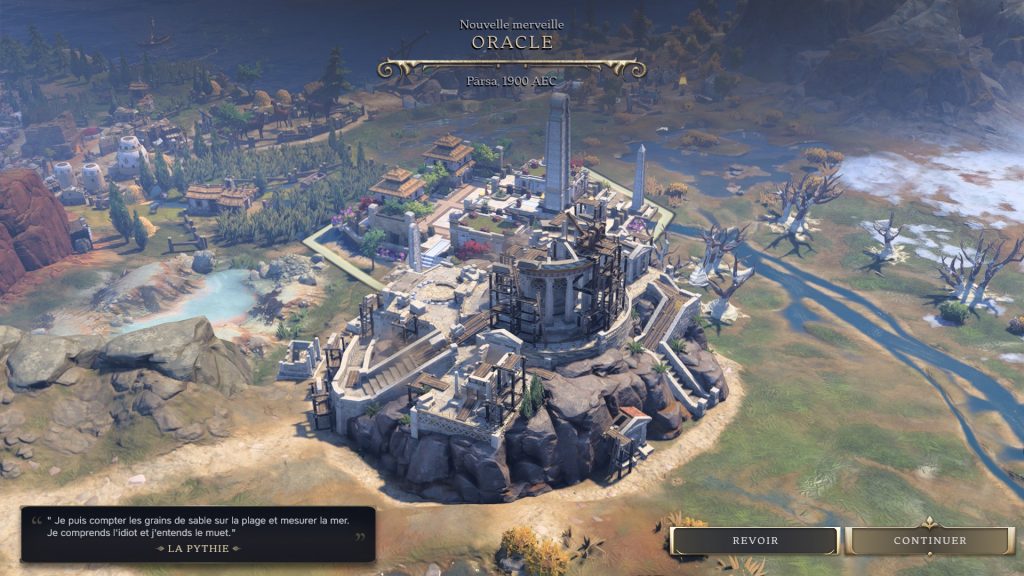Click the Continuer button
The height and width of the screenshot is (576, 1024).
pos(929,541)
